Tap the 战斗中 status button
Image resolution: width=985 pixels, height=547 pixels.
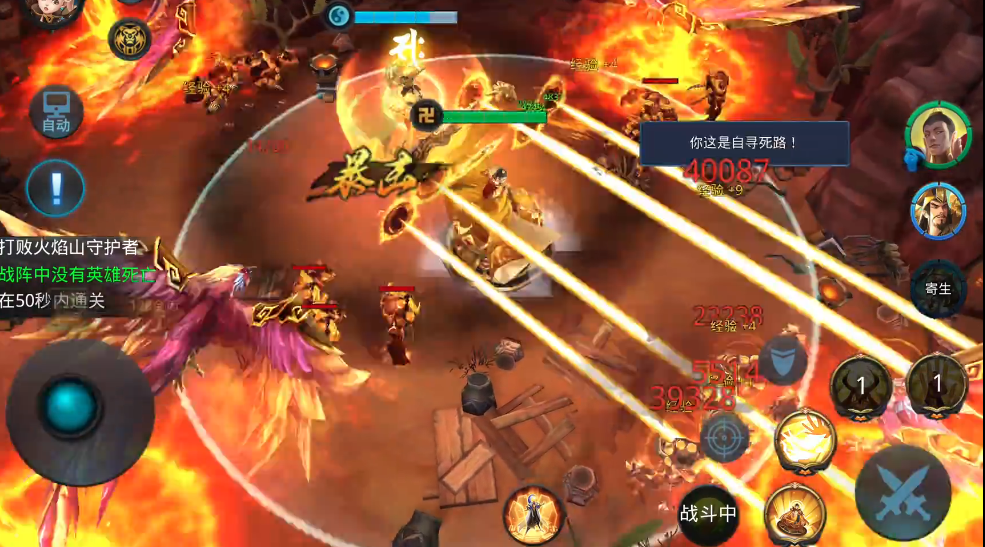[708, 514]
